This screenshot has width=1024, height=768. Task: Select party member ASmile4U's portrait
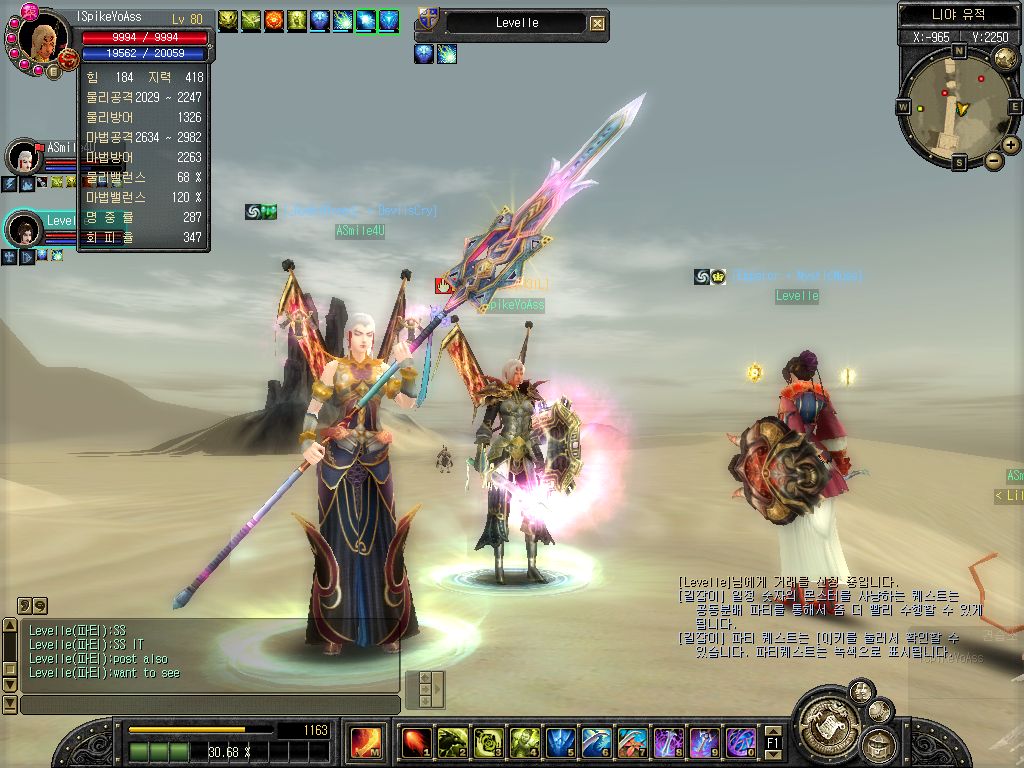[x=22, y=157]
